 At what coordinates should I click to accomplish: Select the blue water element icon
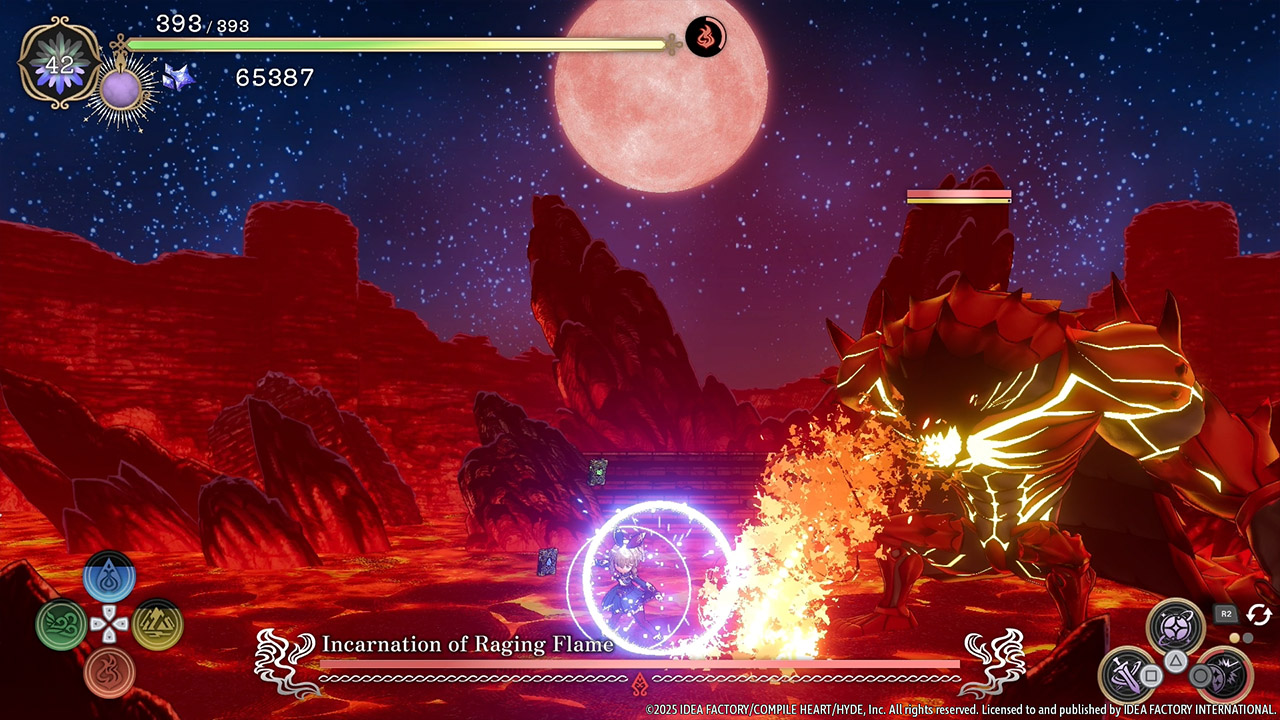[109, 577]
